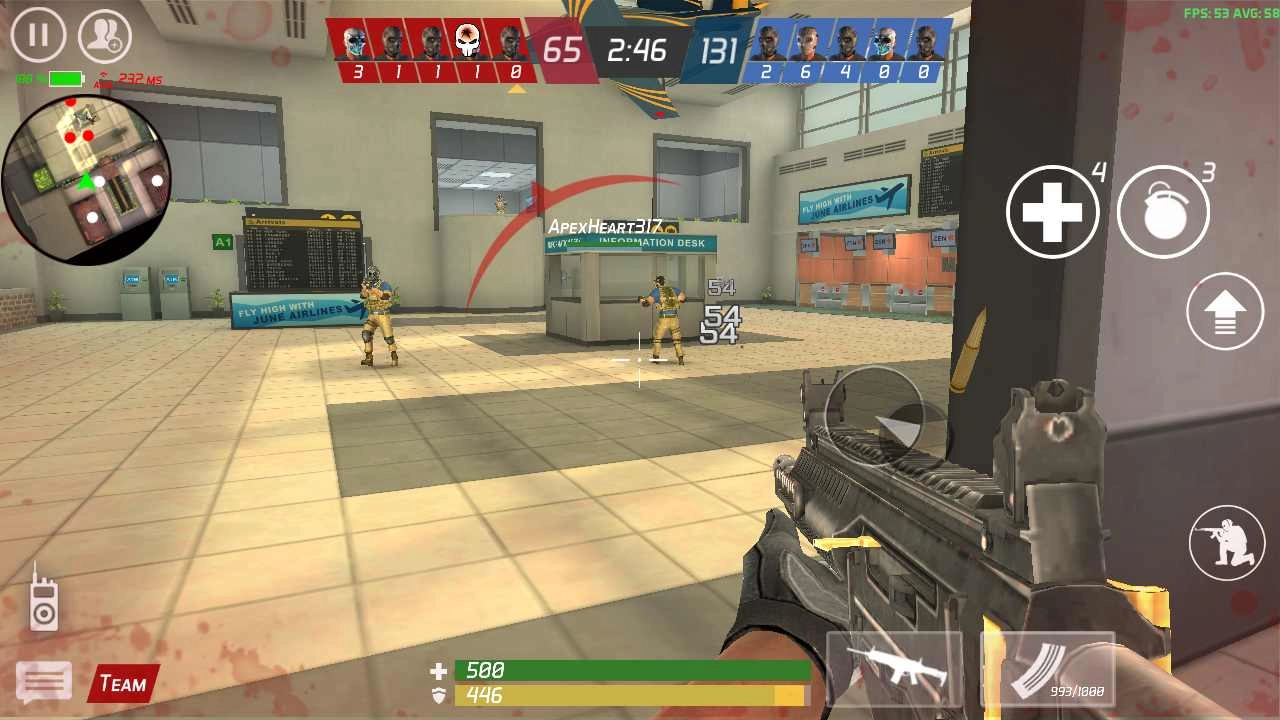Switch weapon via the rifle slot

[894, 667]
